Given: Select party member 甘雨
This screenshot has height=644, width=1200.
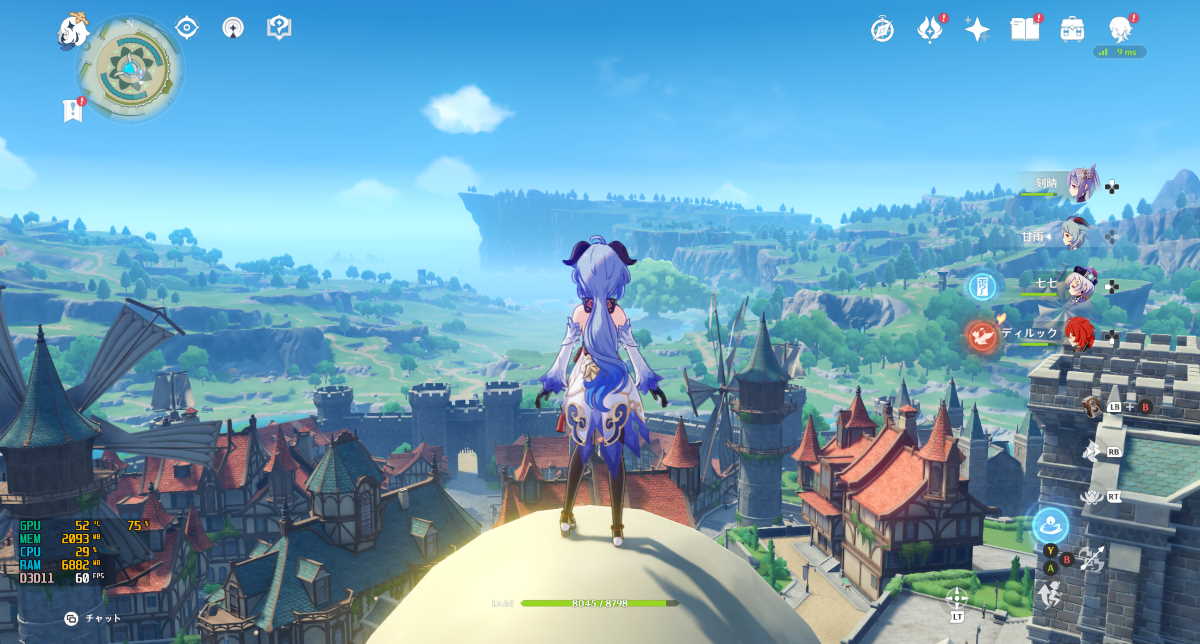Looking at the screenshot, I should point(1075,235).
